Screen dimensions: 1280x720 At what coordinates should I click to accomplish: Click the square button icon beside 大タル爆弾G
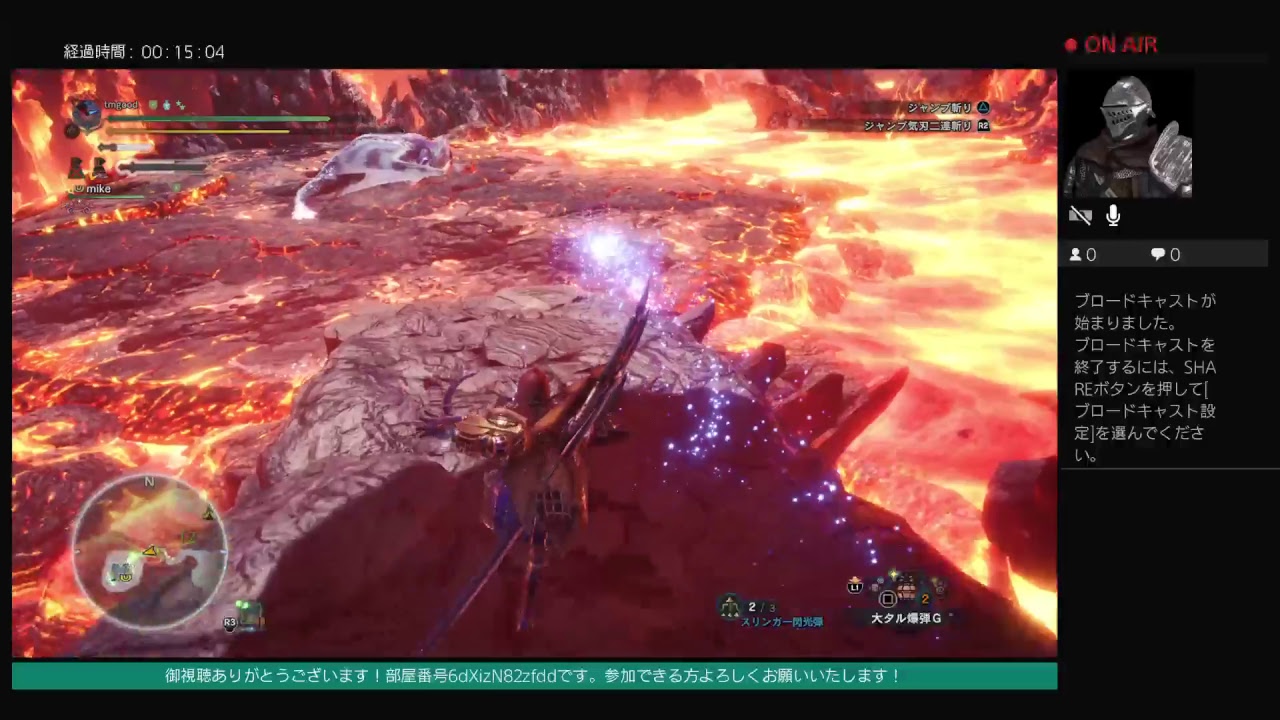(x=886, y=600)
